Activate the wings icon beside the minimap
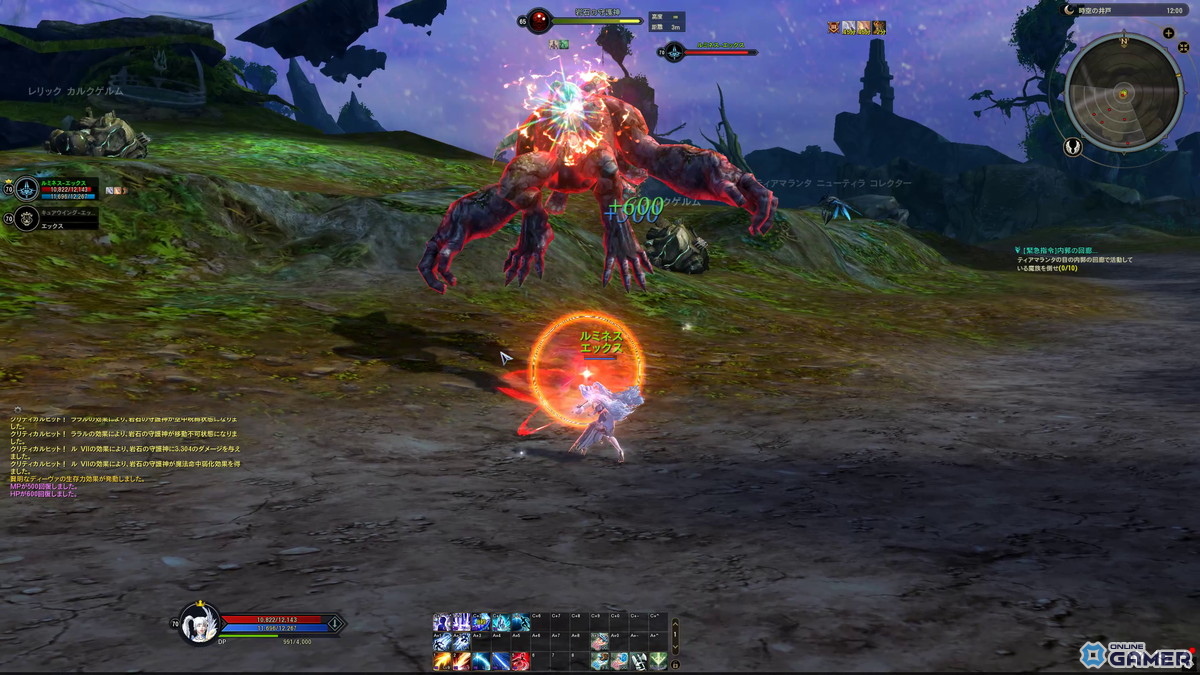The height and width of the screenshot is (675, 1200). (x=1073, y=147)
